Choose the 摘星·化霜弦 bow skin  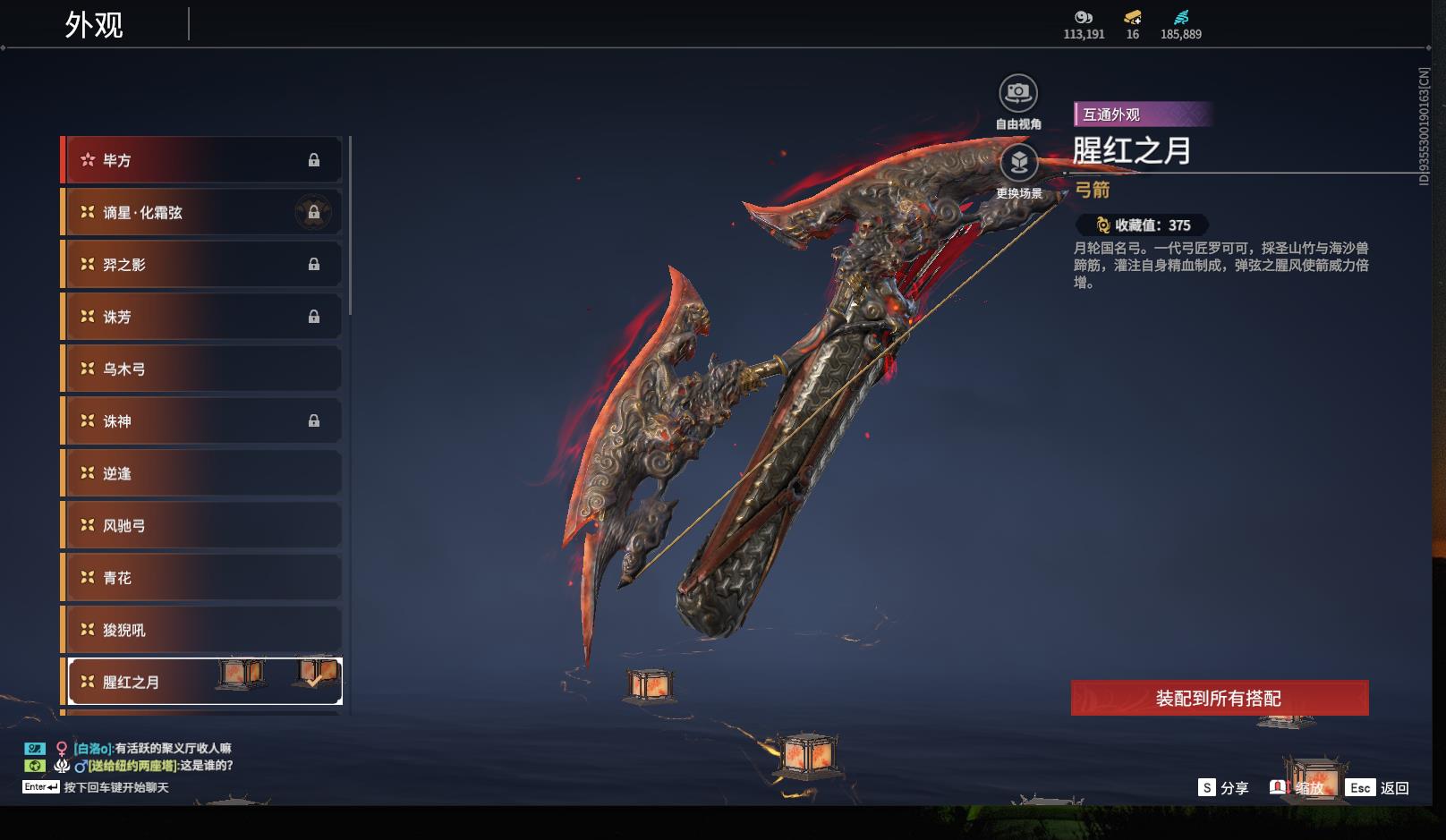201,212
